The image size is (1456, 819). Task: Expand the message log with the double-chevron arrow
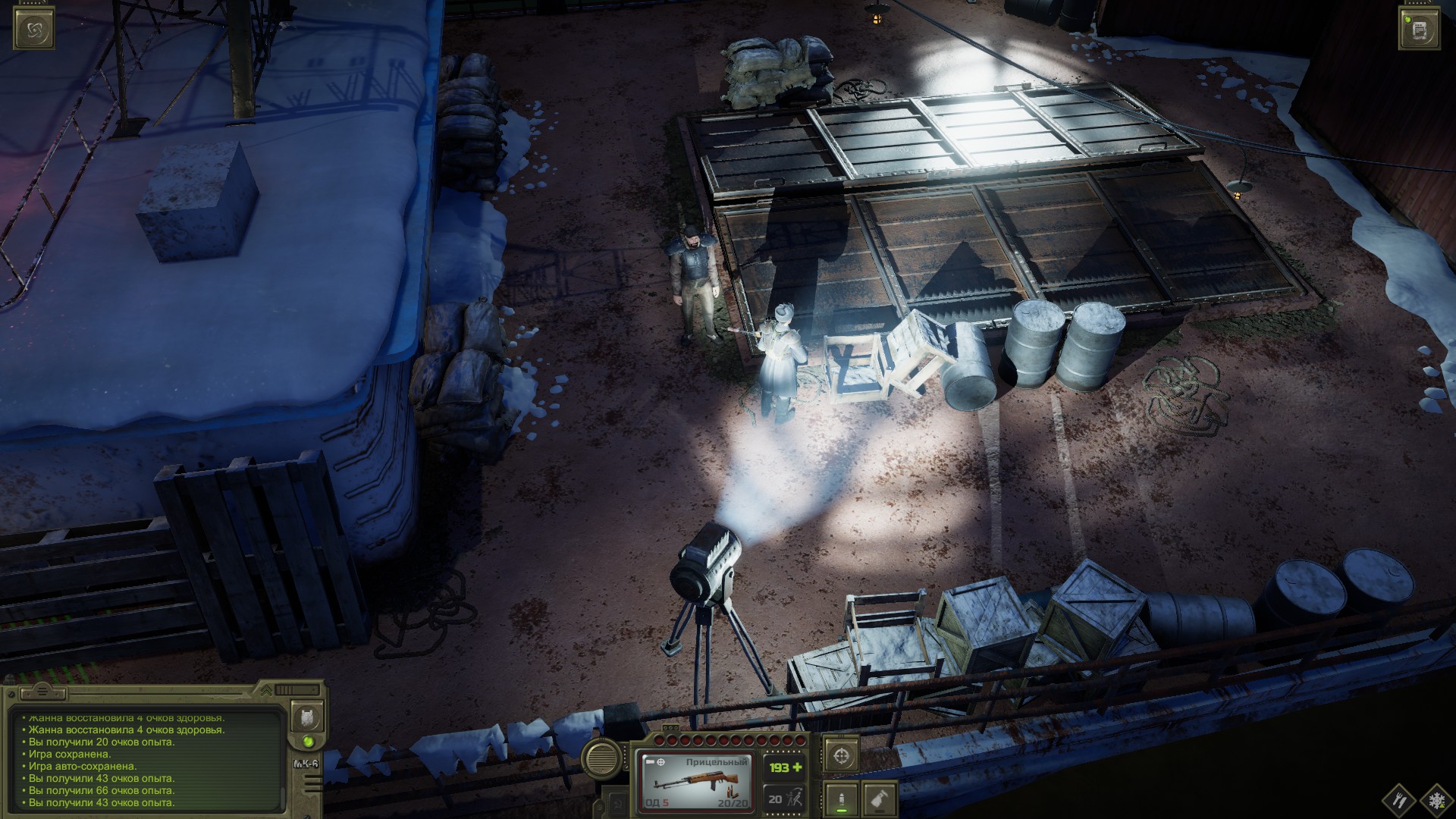point(266,691)
